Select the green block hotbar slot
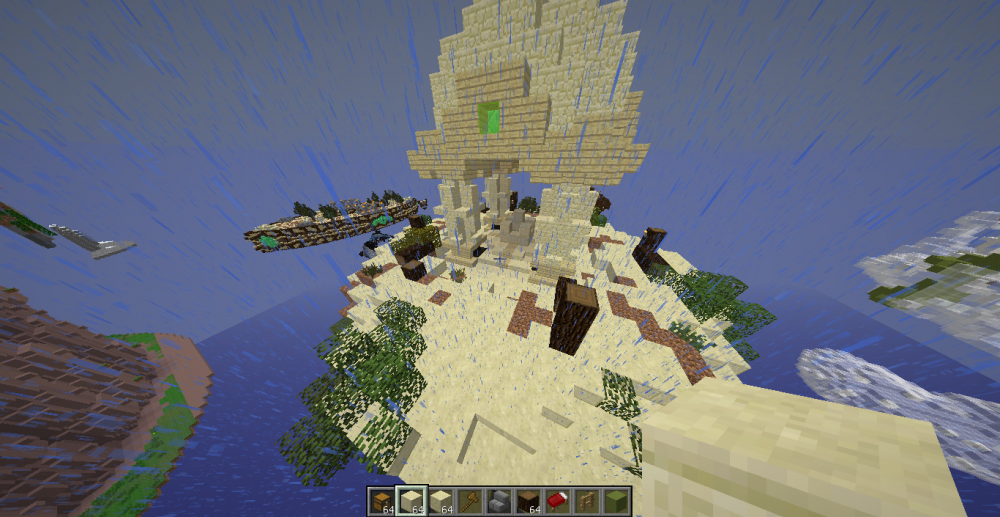This screenshot has height=517, width=1000. 614,500
